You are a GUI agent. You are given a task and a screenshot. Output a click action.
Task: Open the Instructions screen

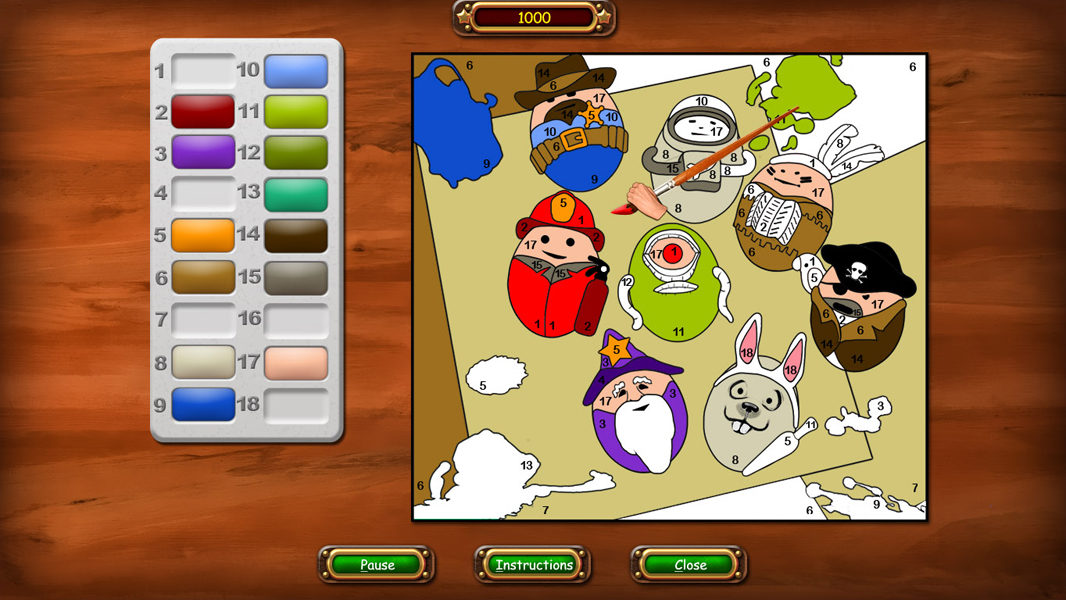(x=533, y=565)
